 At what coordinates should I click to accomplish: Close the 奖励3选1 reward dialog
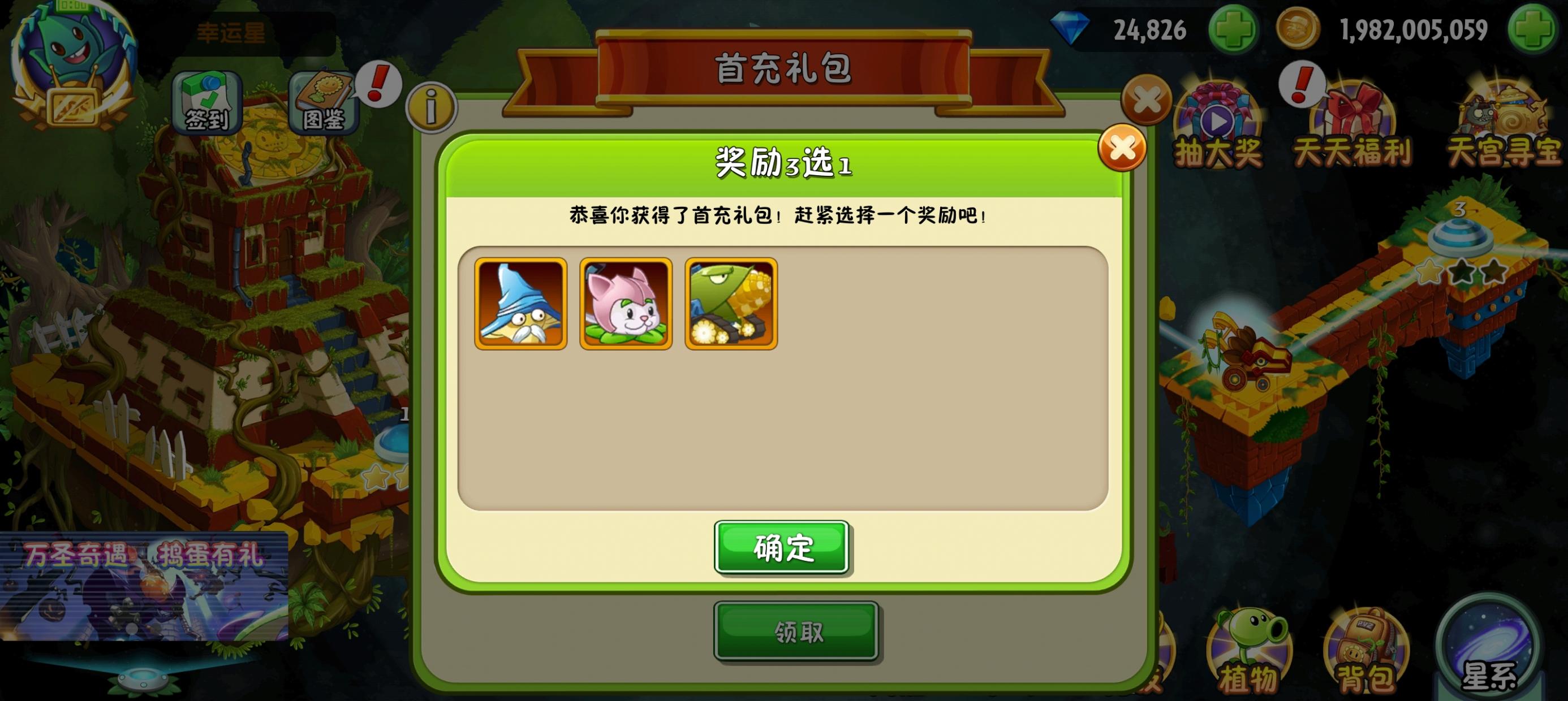(x=1122, y=148)
